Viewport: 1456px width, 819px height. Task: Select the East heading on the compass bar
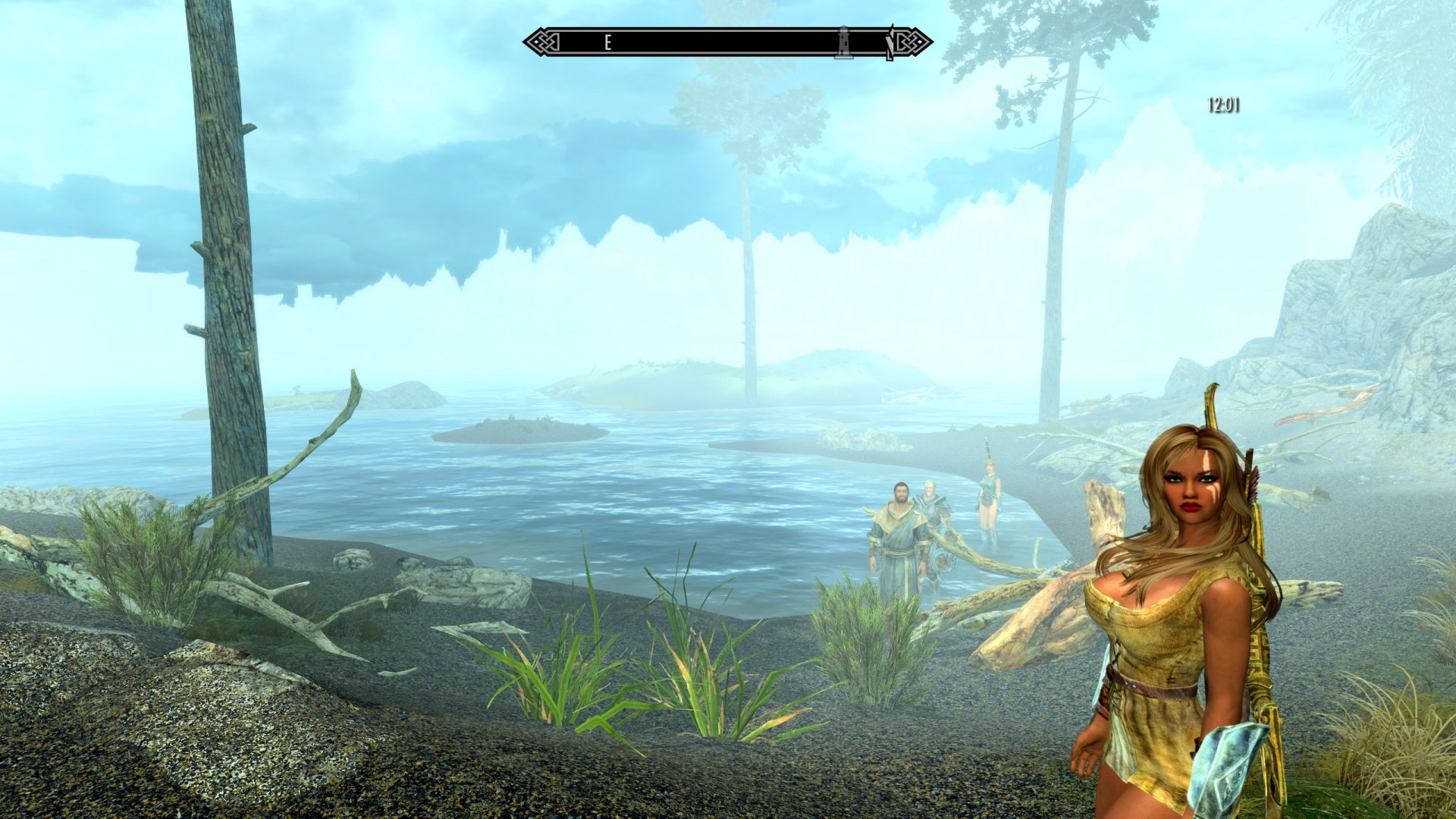pyautogui.click(x=607, y=43)
